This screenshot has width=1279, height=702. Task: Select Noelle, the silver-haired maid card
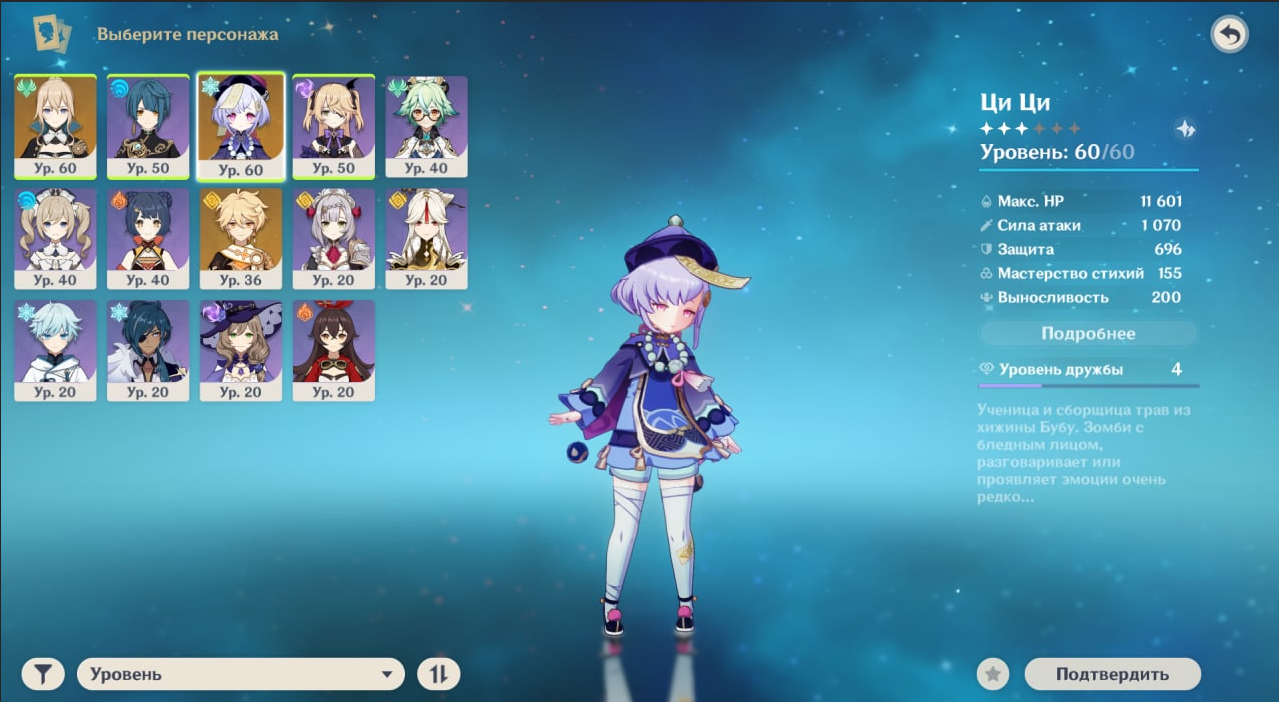[333, 237]
